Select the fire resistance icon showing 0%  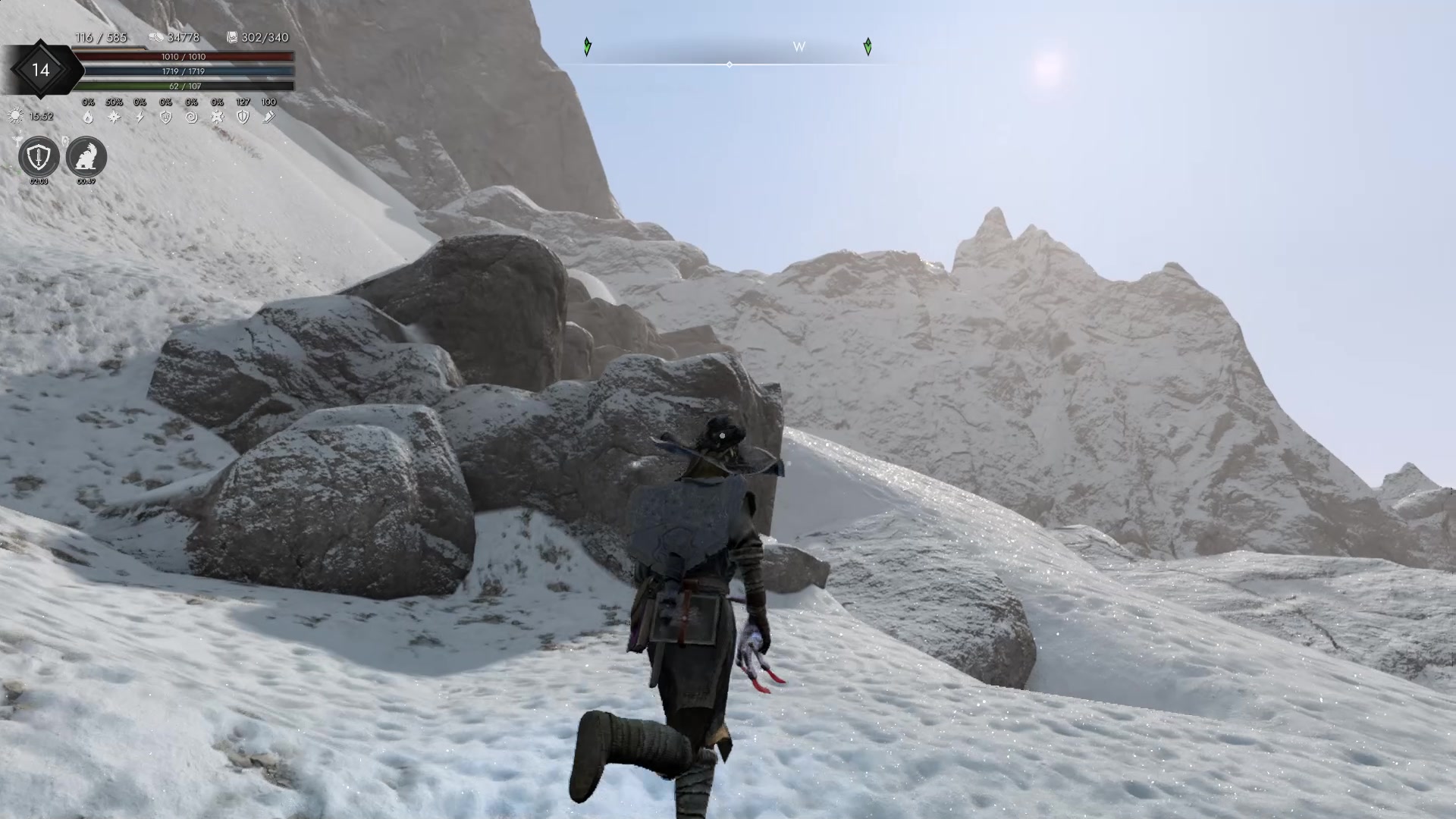pyautogui.click(x=89, y=118)
